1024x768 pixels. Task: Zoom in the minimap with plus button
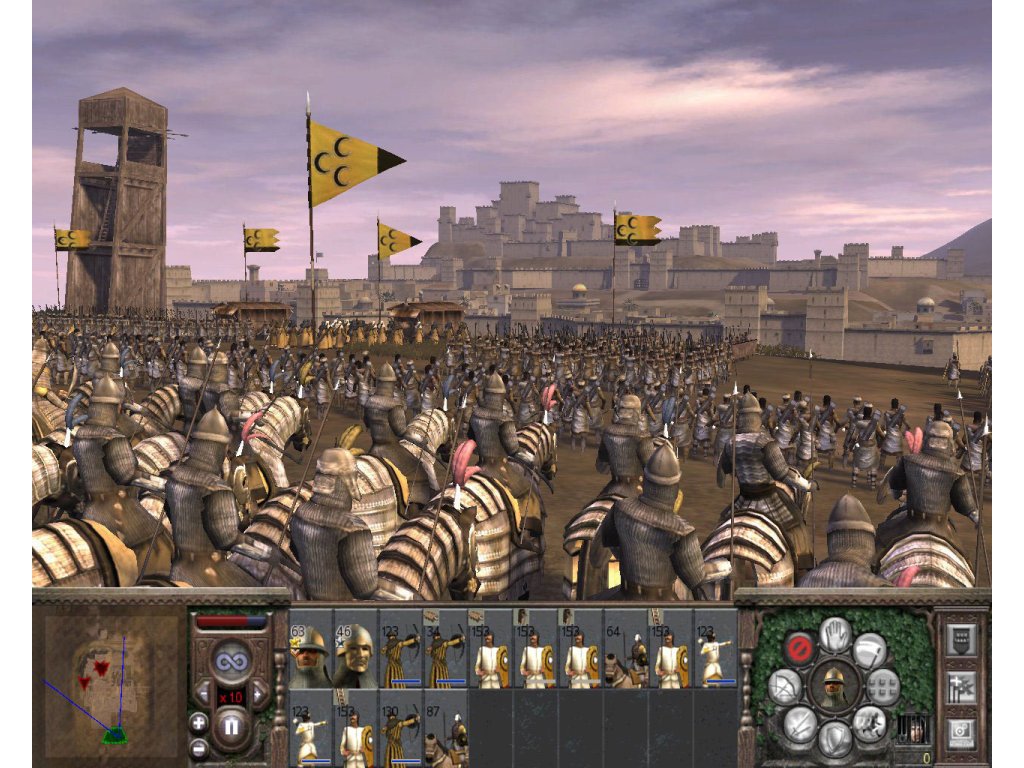(x=198, y=723)
